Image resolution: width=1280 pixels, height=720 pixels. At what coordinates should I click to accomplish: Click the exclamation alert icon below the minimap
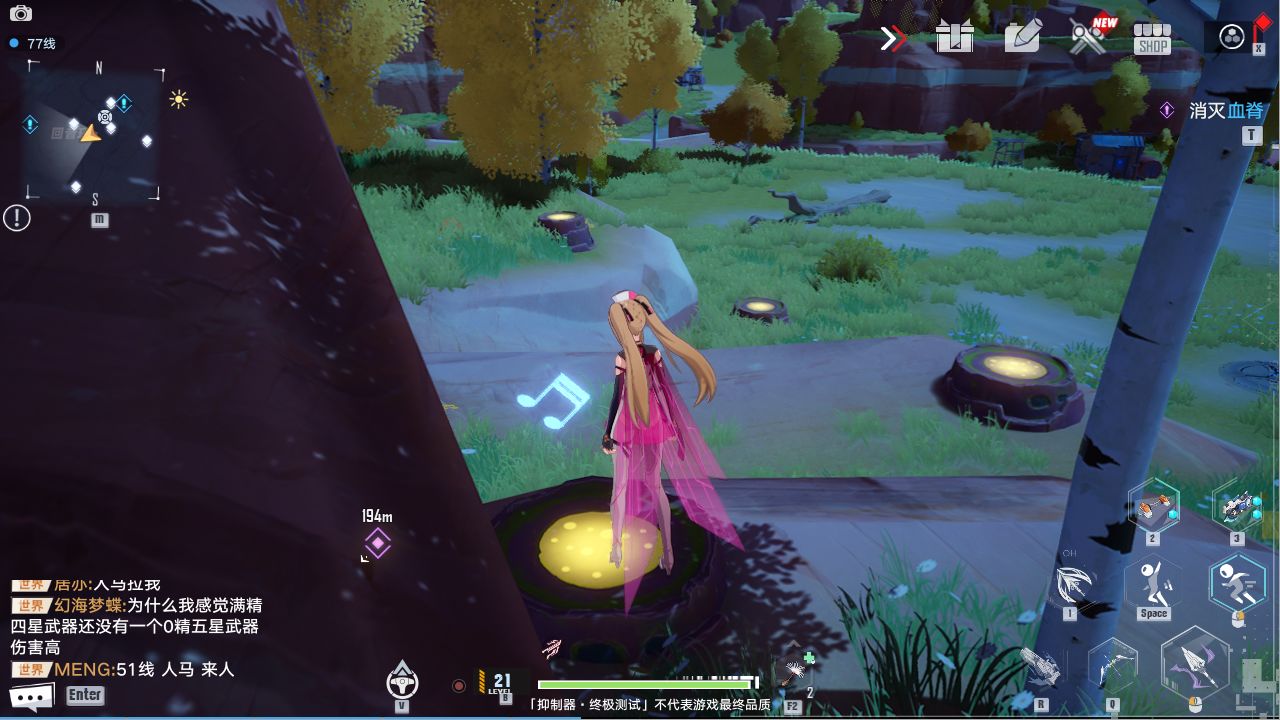click(x=17, y=217)
